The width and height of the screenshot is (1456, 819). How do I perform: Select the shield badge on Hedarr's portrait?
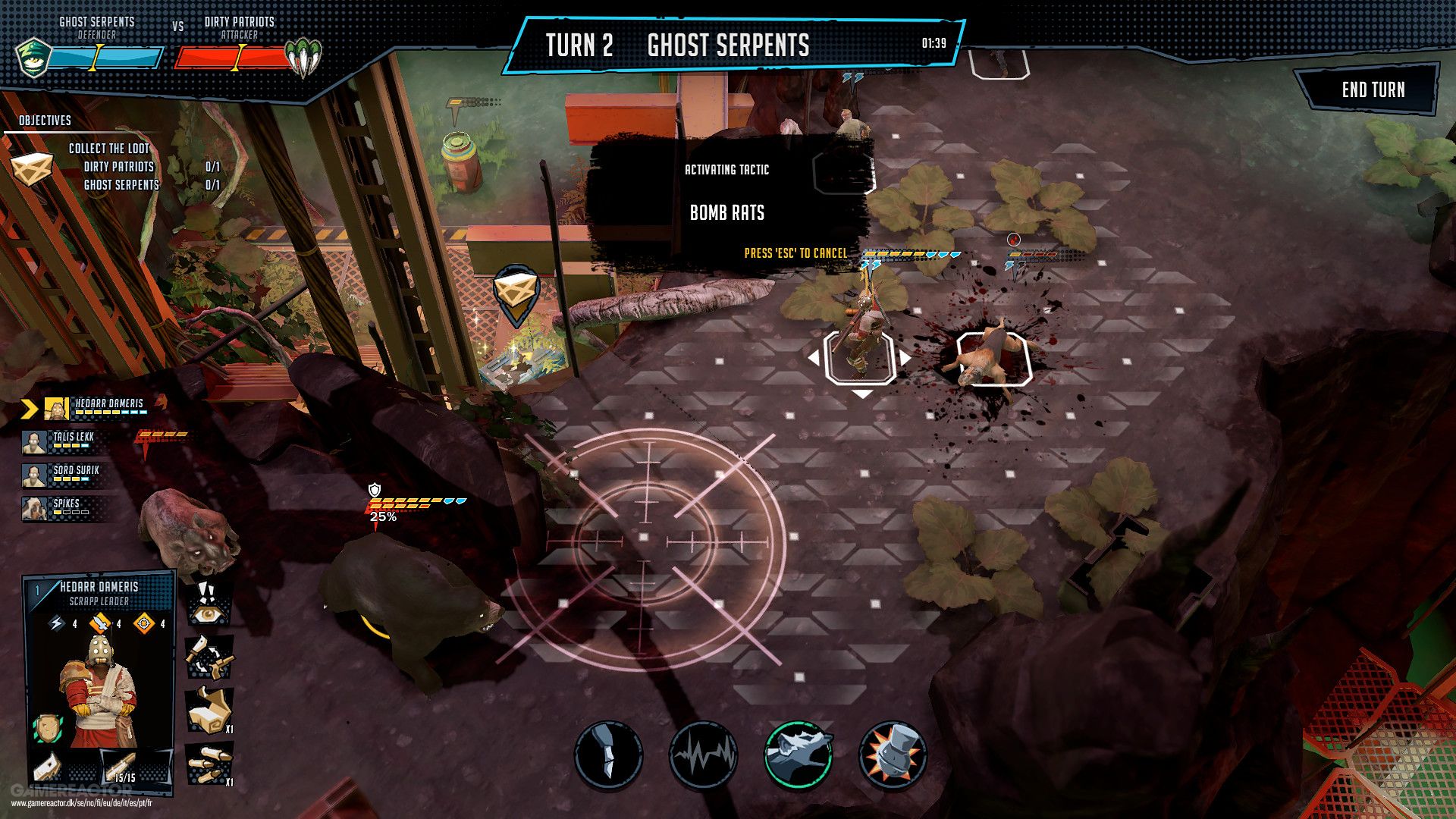pyautogui.click(x=47, y=728)
